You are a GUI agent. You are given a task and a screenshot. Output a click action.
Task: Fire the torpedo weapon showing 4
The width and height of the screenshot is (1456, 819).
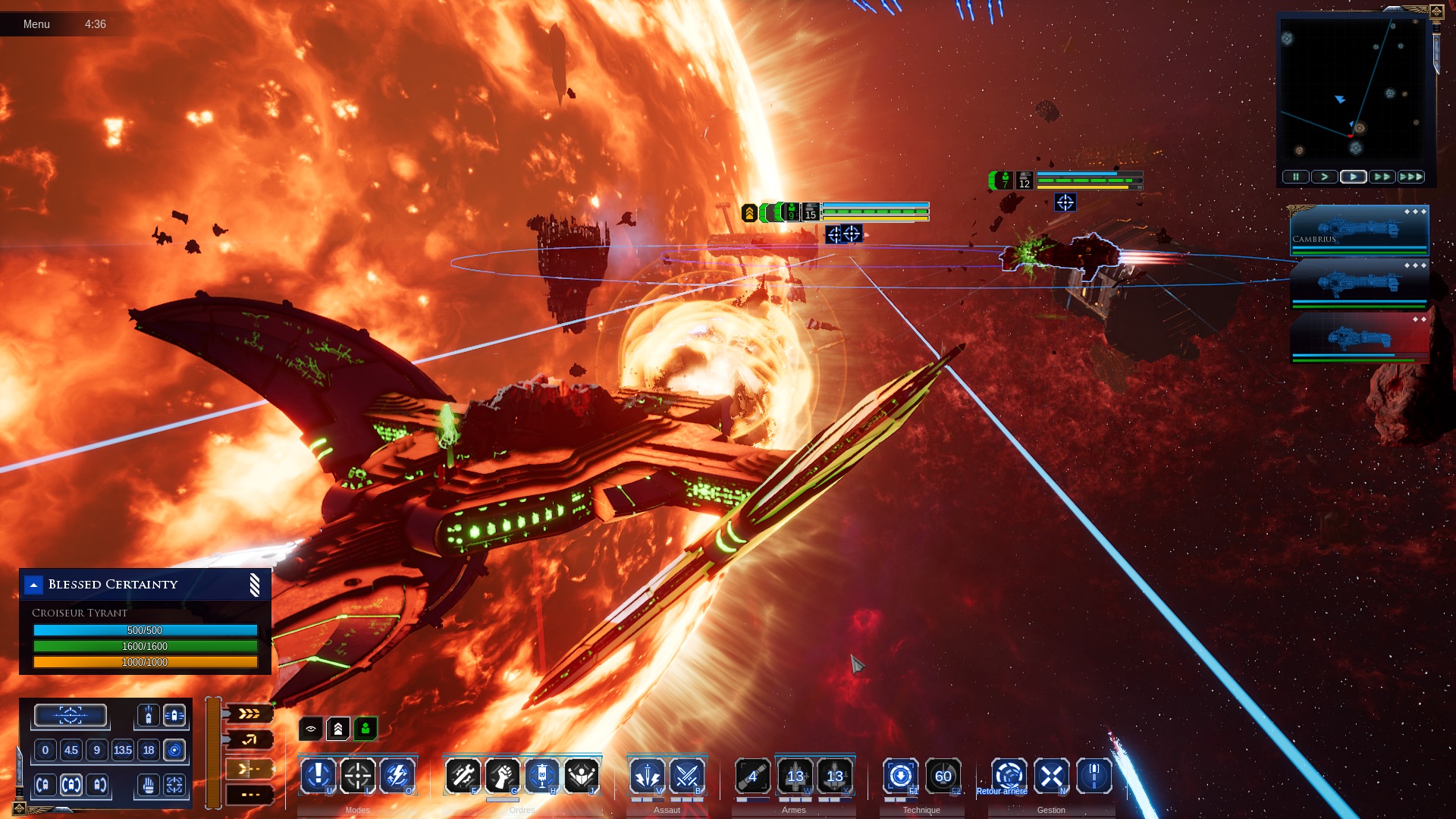(753, 776)
